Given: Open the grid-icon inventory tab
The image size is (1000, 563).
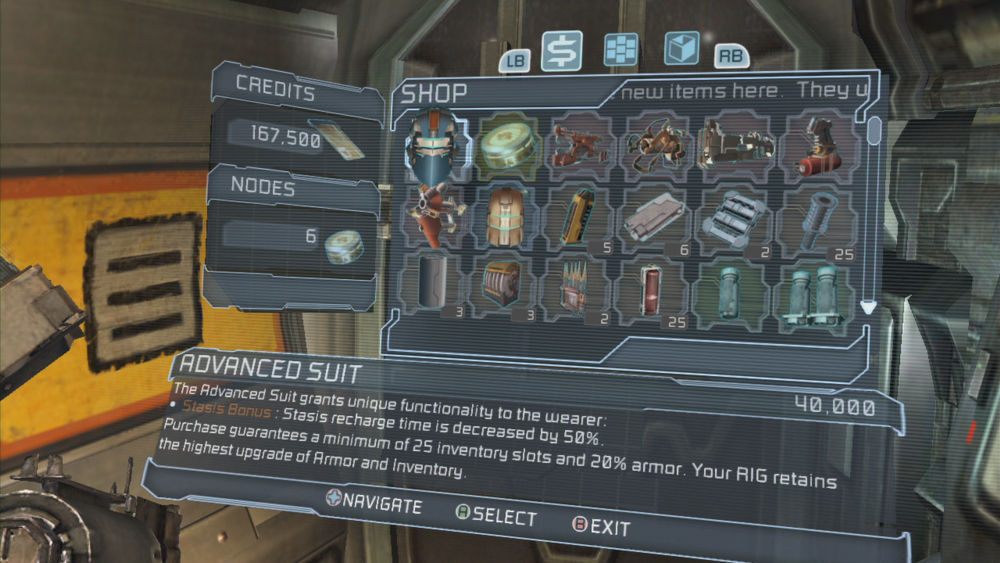Looking at the screenshot, I should click(620, 50).
